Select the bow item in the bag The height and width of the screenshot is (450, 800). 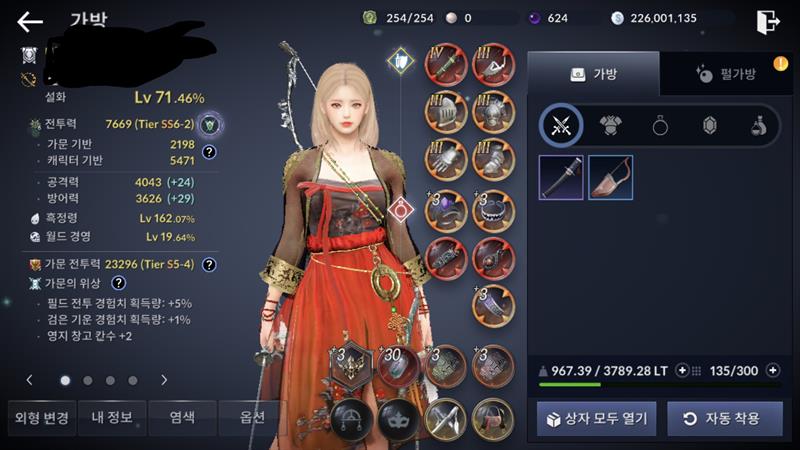(x=610, y=177)
